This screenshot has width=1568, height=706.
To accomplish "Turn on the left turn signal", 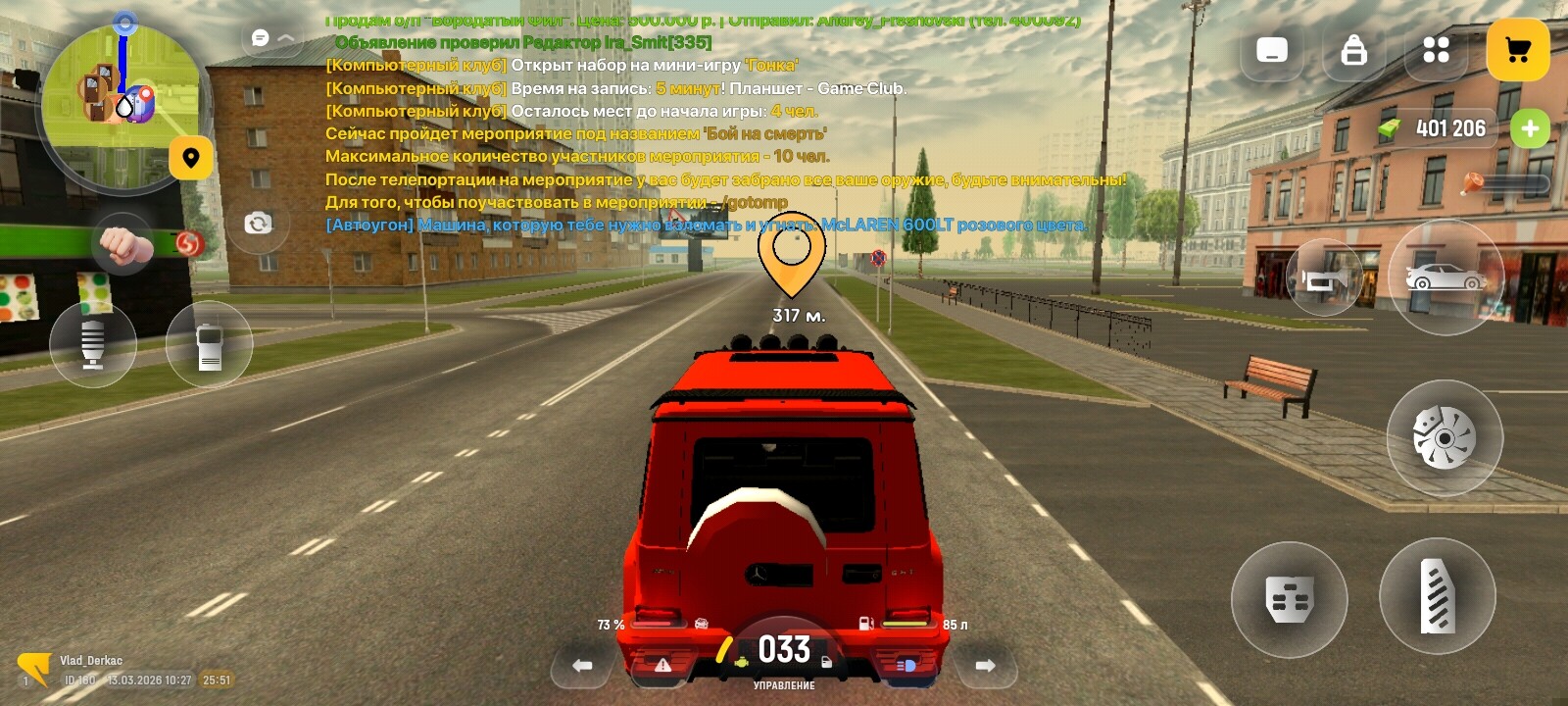I will click(x=582, y=666).
